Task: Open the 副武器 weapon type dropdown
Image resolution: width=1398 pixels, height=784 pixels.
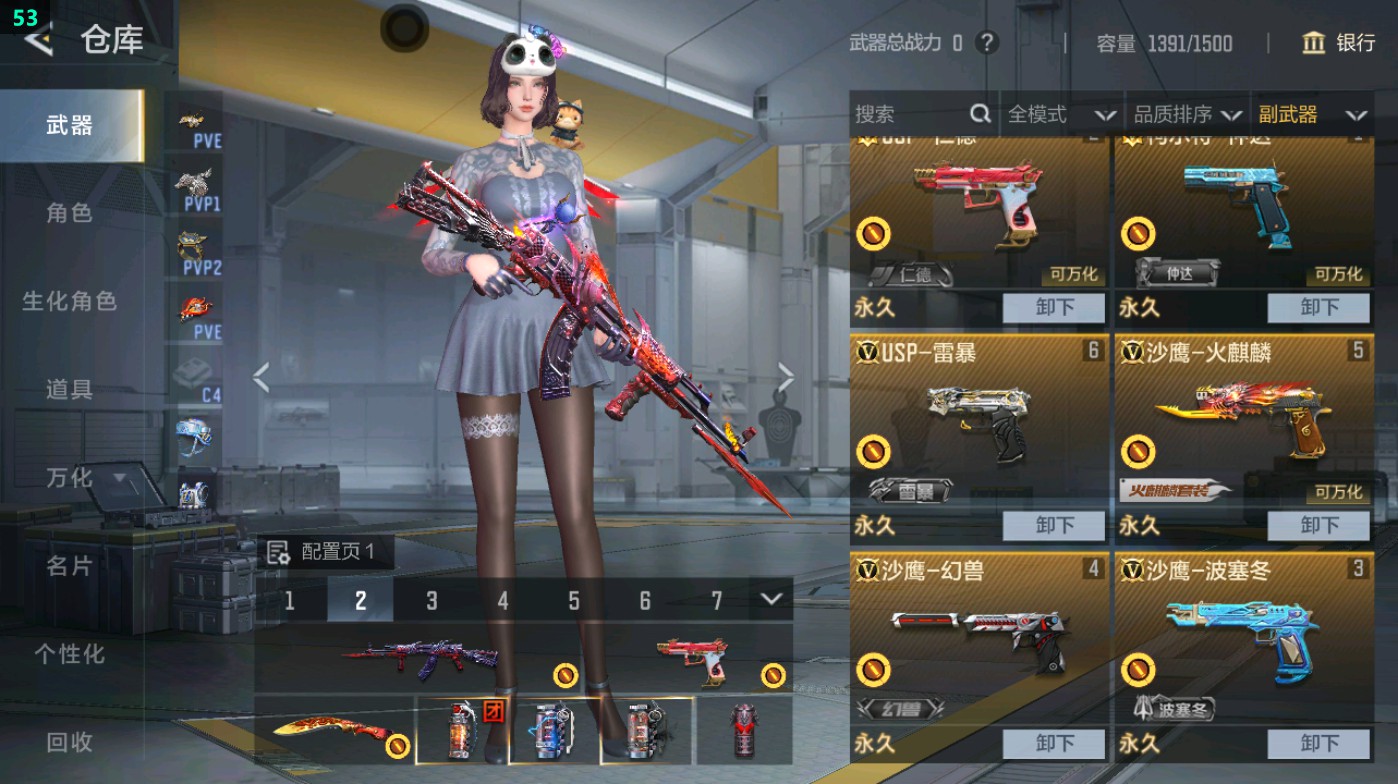Action: (1312, 115)
